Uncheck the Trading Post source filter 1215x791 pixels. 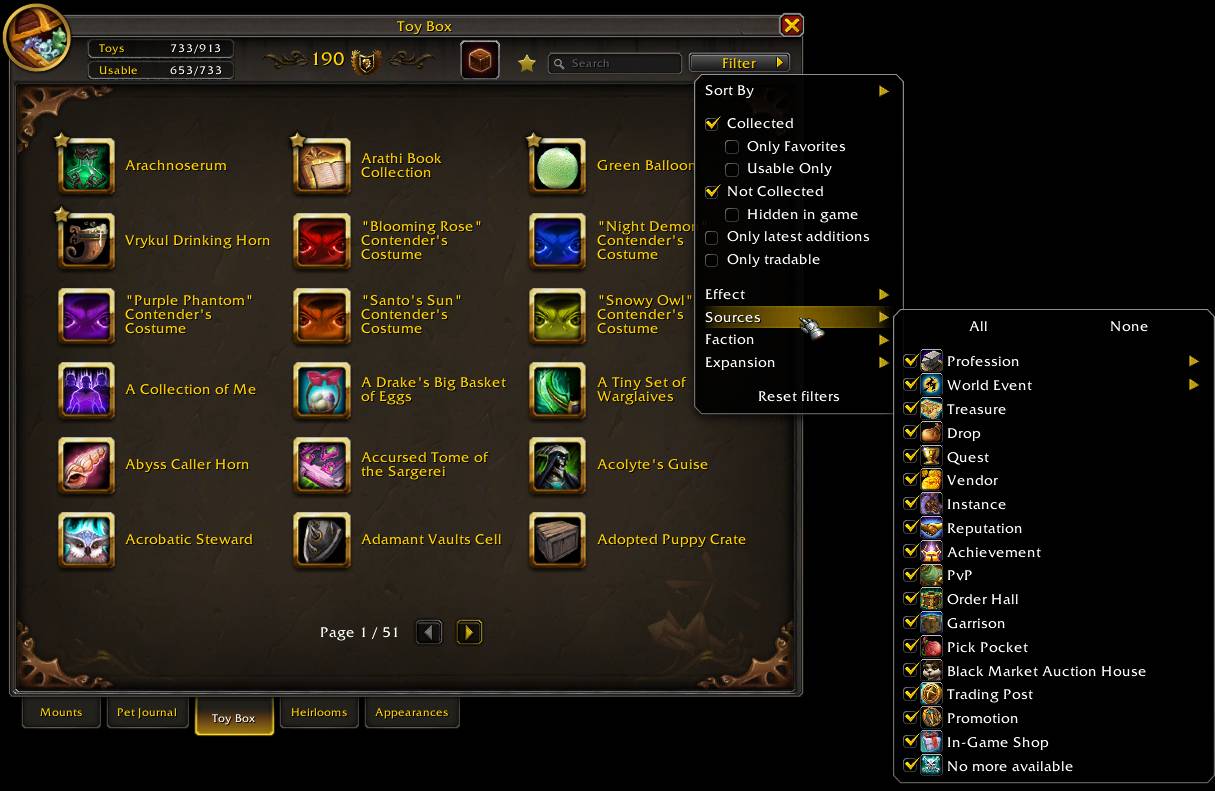911,694
